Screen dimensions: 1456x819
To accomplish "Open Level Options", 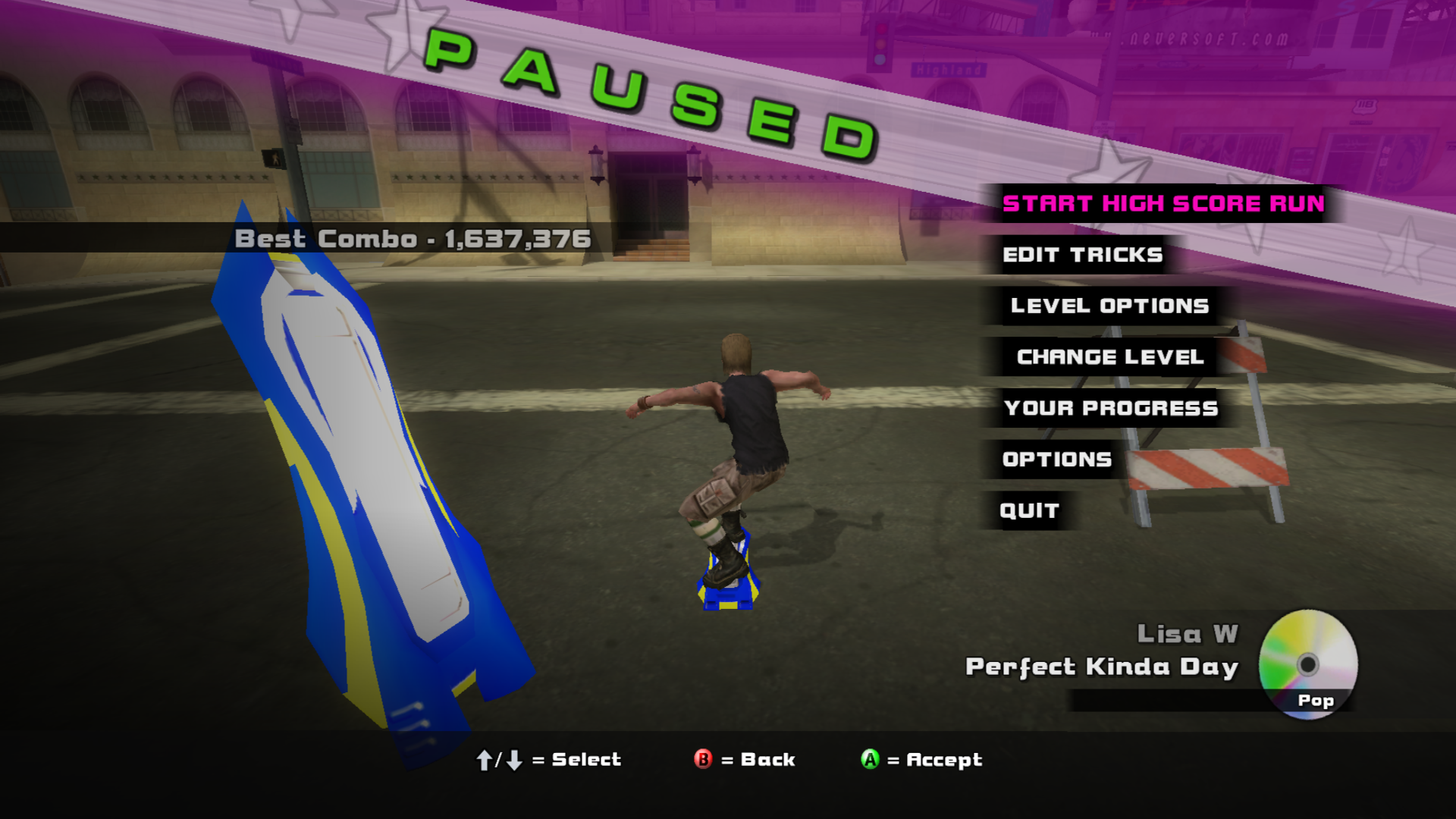I will [1109, 306].
